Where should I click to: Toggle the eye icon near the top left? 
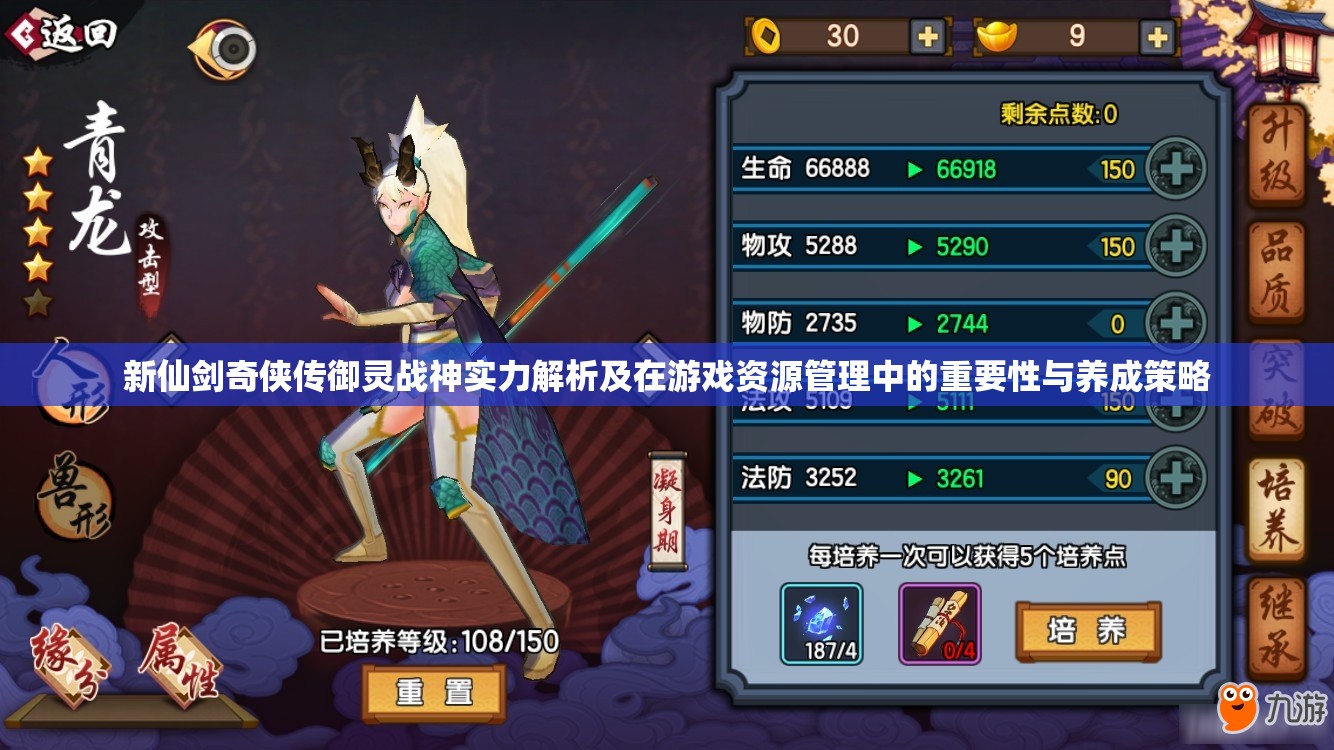pos(228,48)
